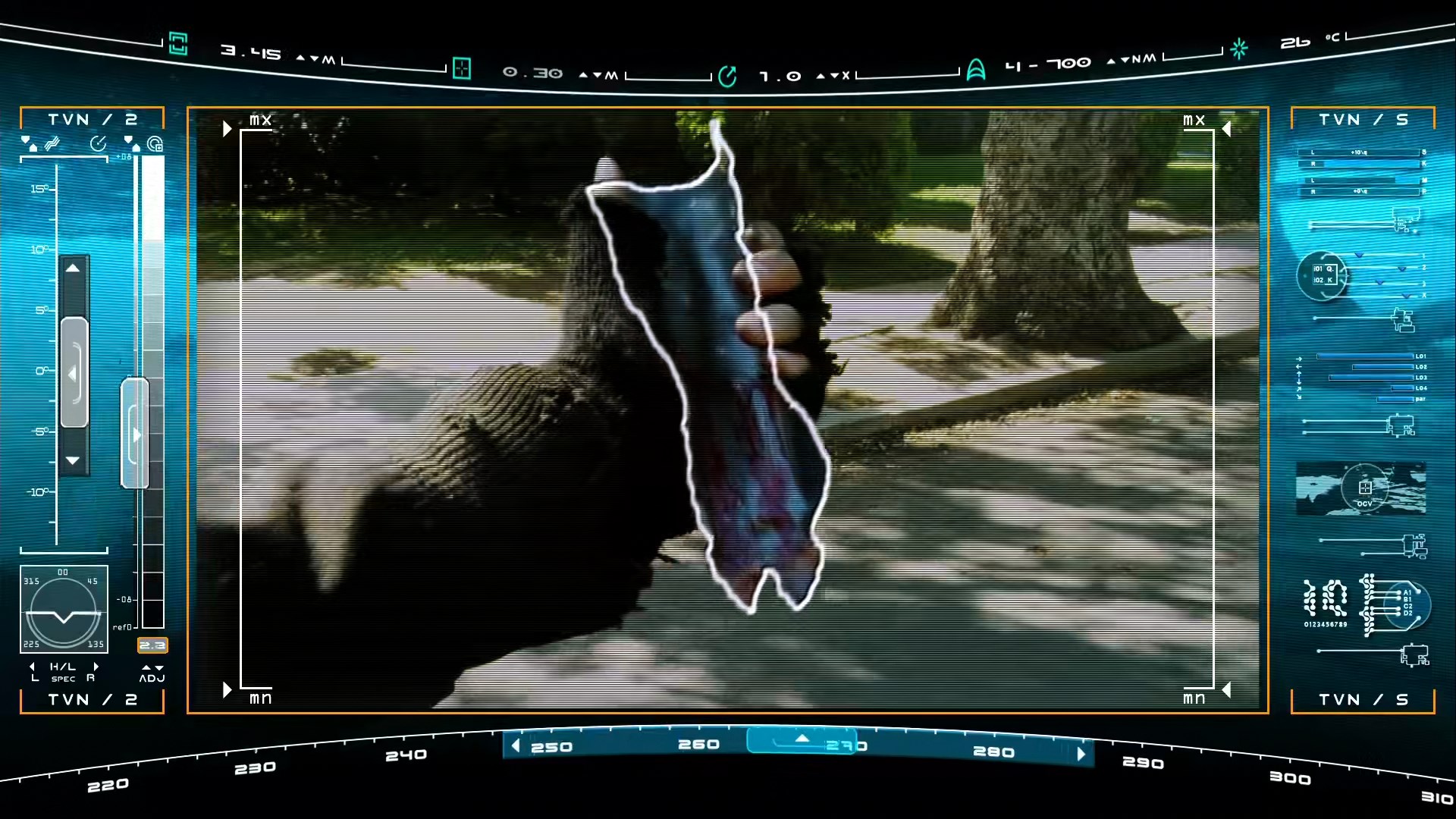Screen dimensions: 1456x819
Task: Grab the tilt slider handle near 0°
Action: click(x=74, y=372)
